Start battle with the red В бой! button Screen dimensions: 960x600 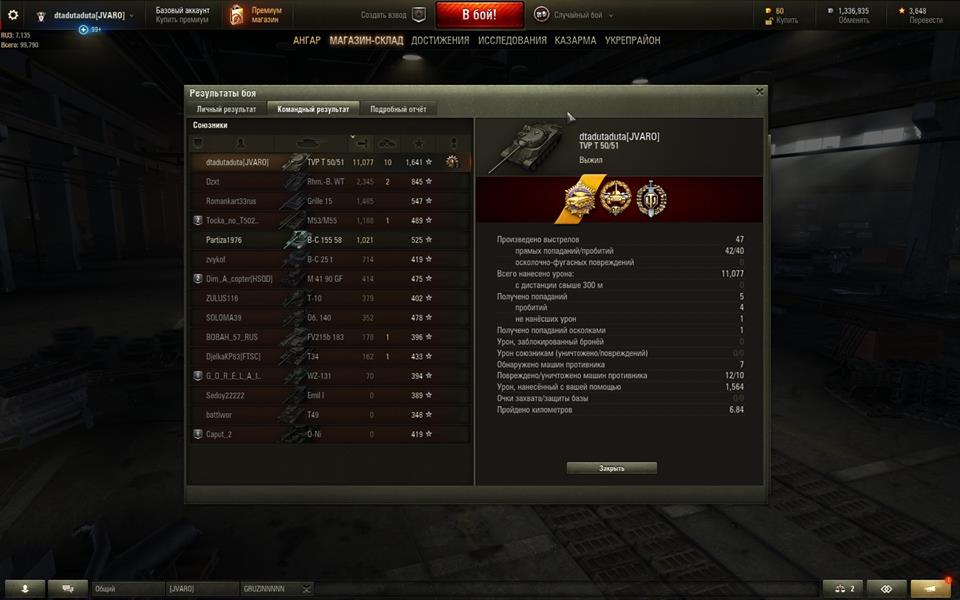click(479, 15)
